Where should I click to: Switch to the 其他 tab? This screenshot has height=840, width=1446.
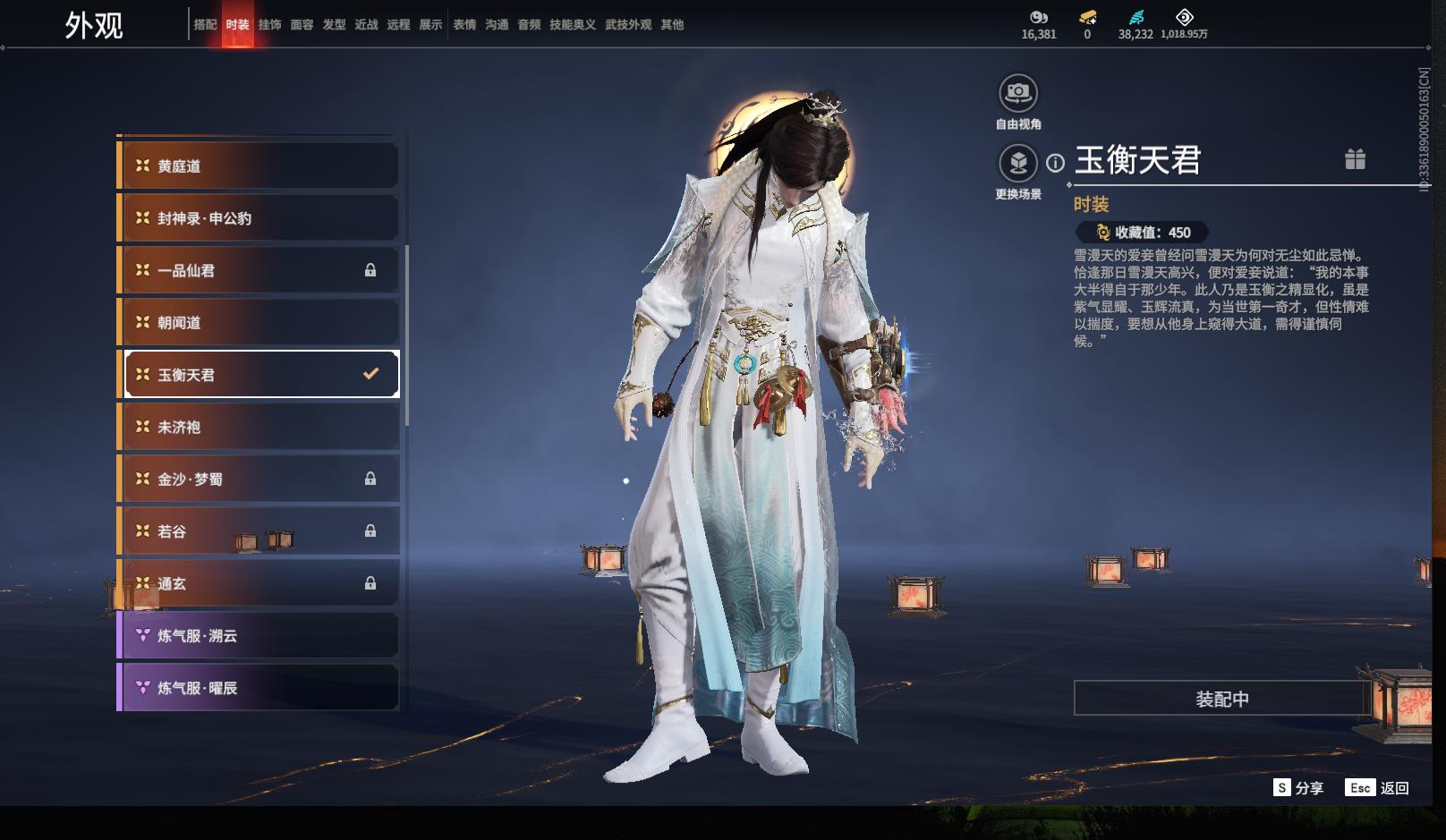coord(672,25)
